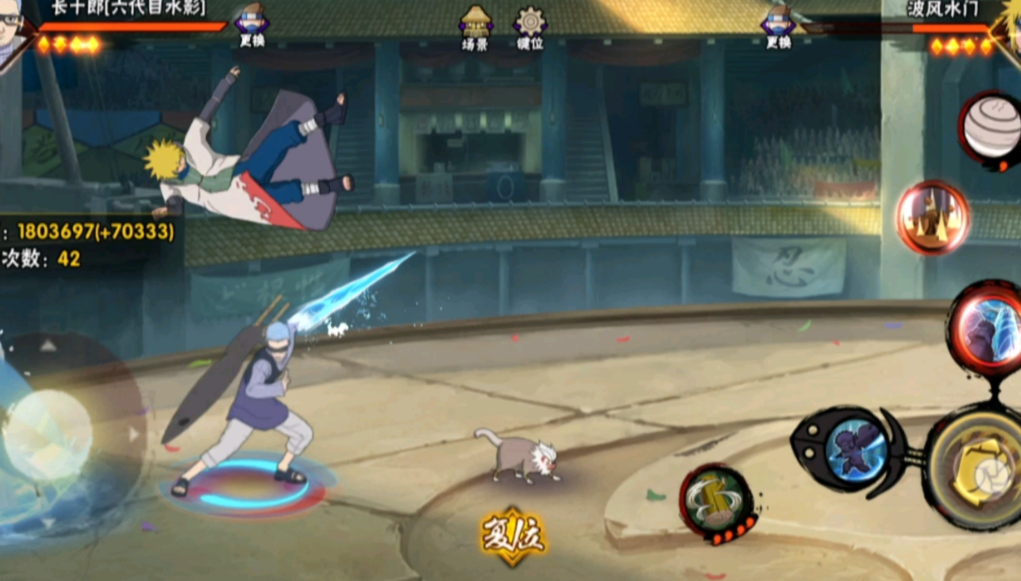
Task: Open the 场景 scene selector
Action: pos(475,26)
